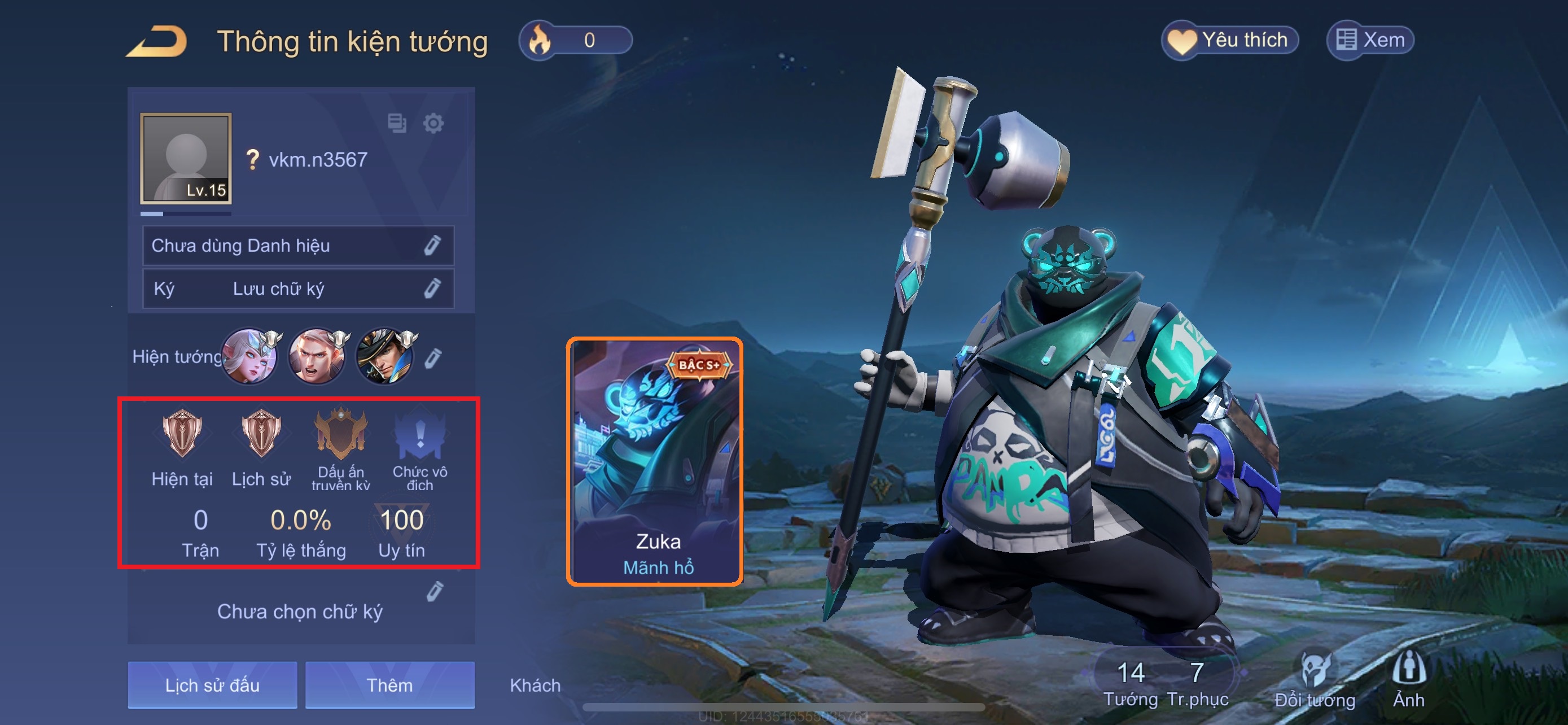The width and height of the screenshot is (1568, 725).
Task: Open Lịch sử đấu match history
Action: click(212, 685)
